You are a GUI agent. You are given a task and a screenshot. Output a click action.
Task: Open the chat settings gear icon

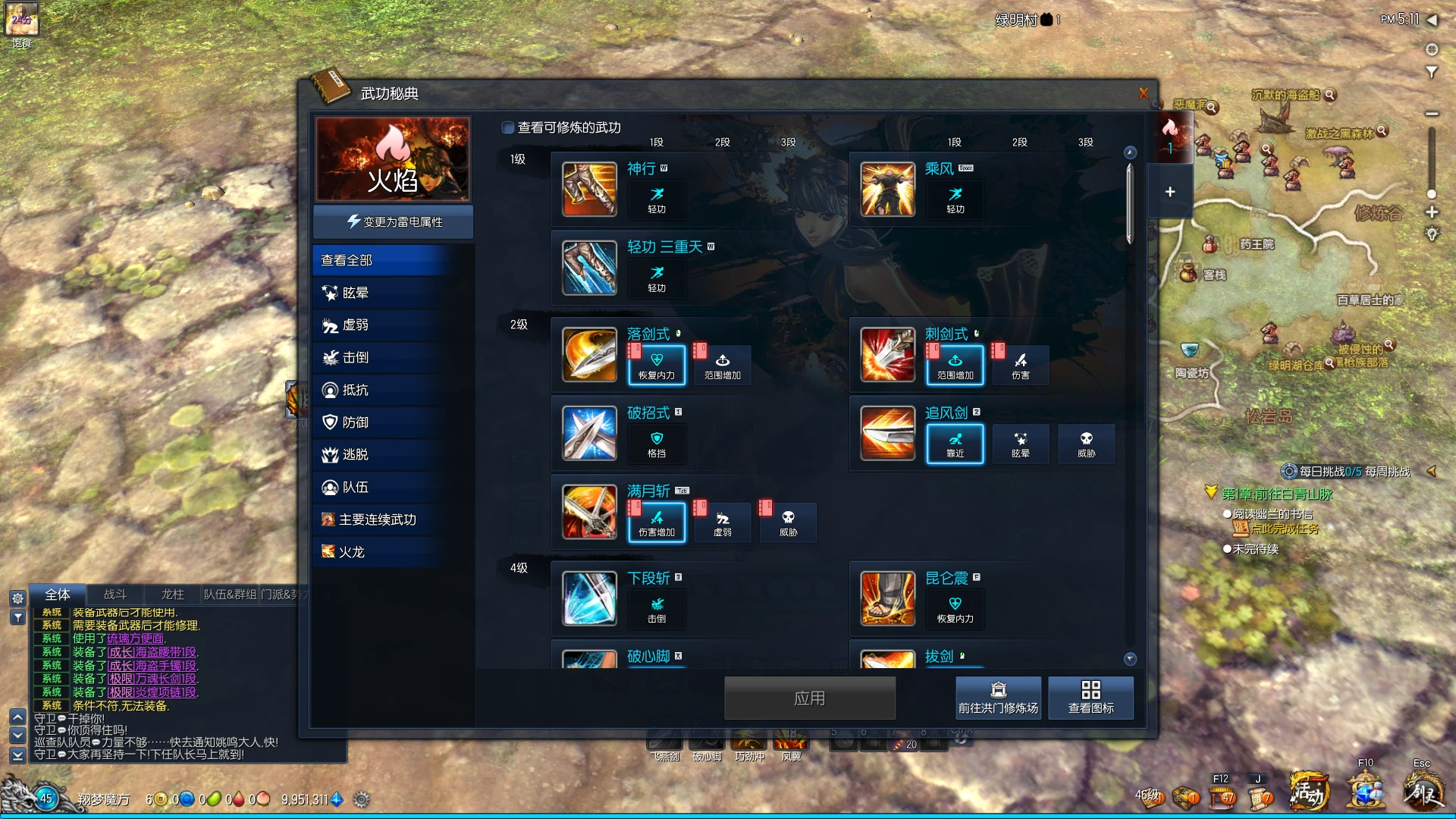(17, 598)
